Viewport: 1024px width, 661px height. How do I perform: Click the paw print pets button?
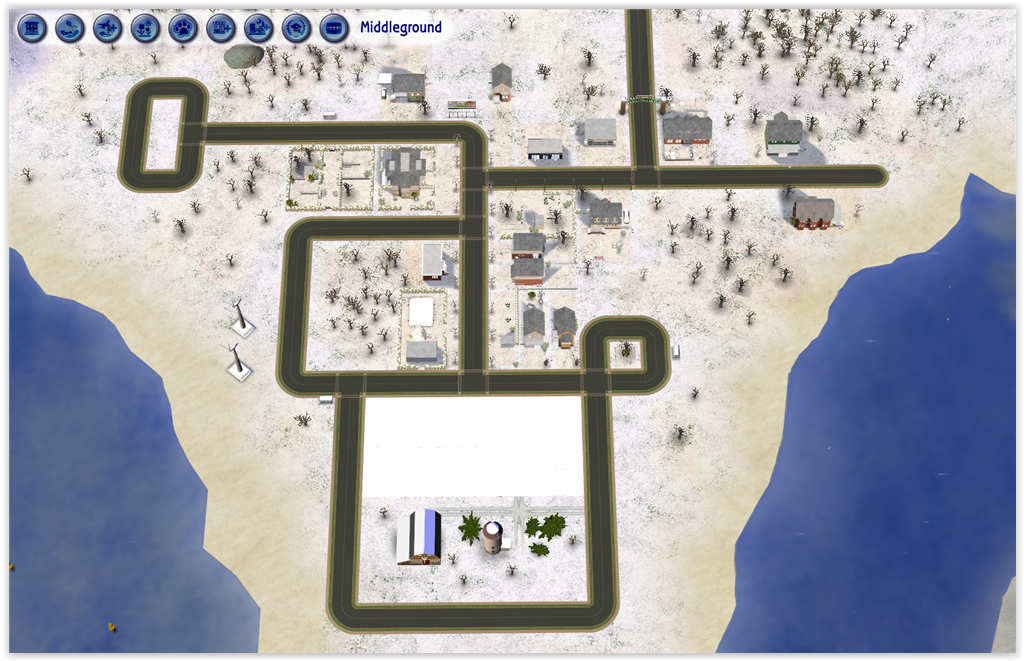pyautogui.click(x=183, y=27)
